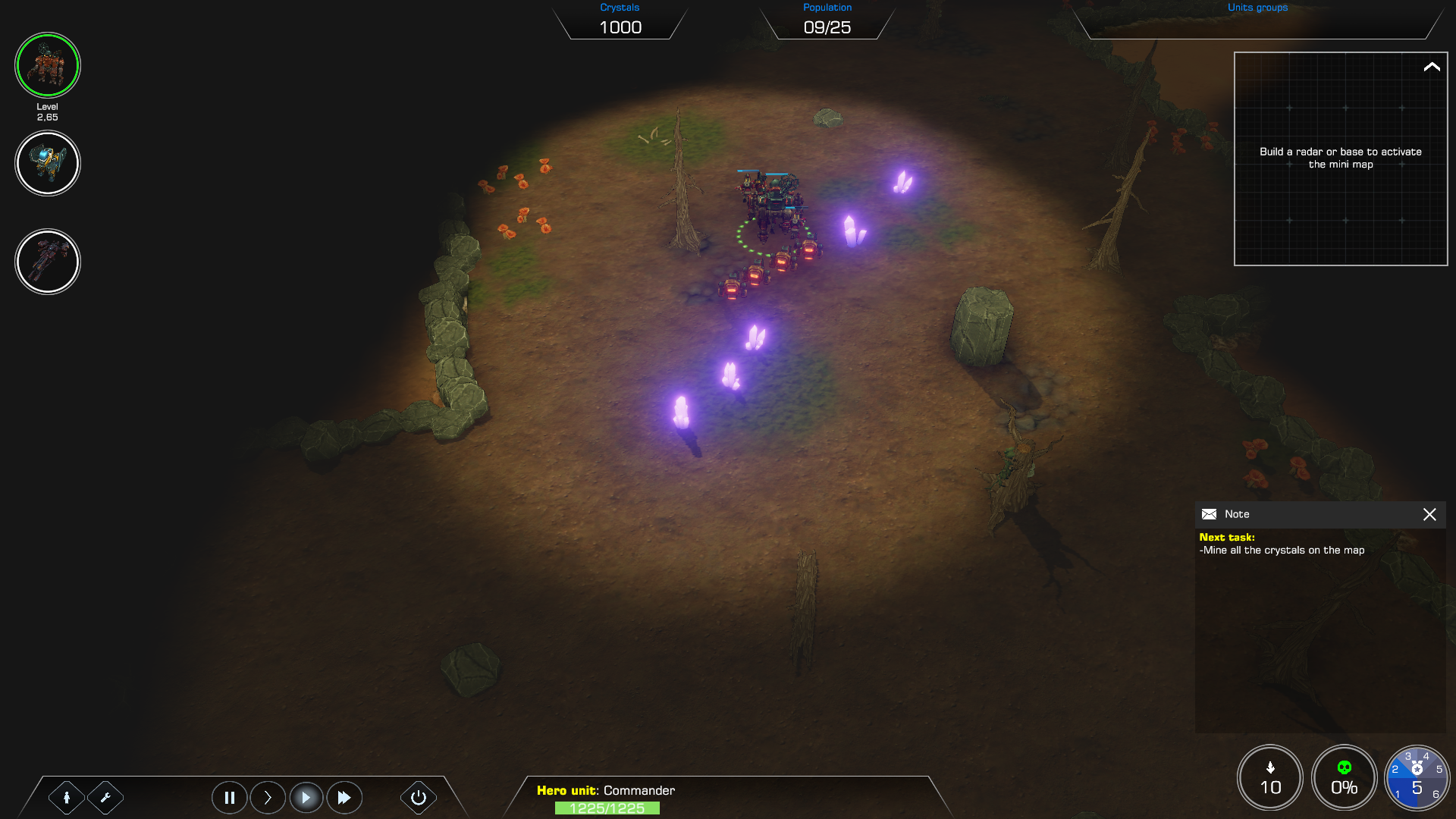Pause the game
This screenshot has height=819, width=1456.
click(229, 797)
